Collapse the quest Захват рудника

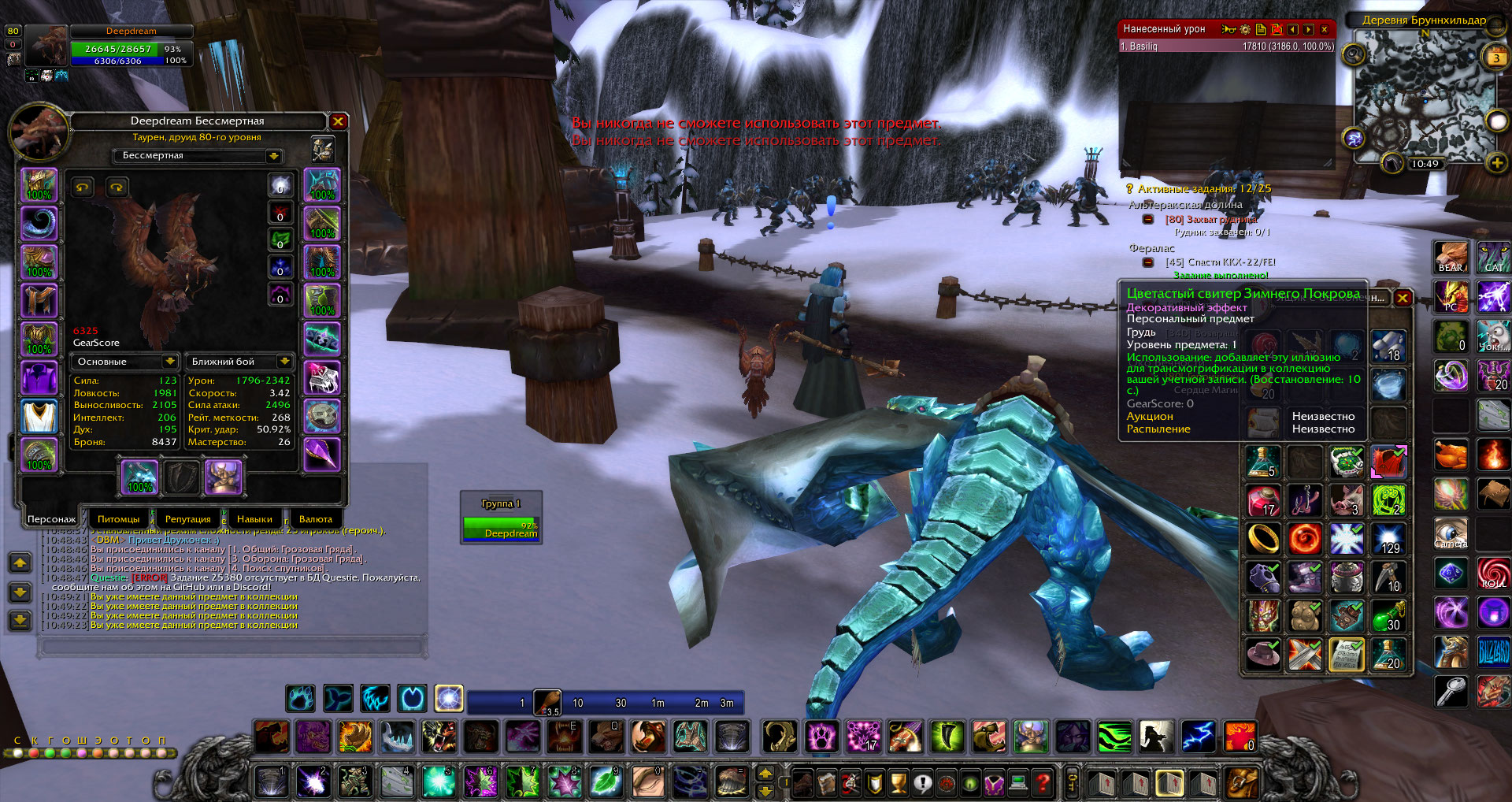tap(1148, 219)
